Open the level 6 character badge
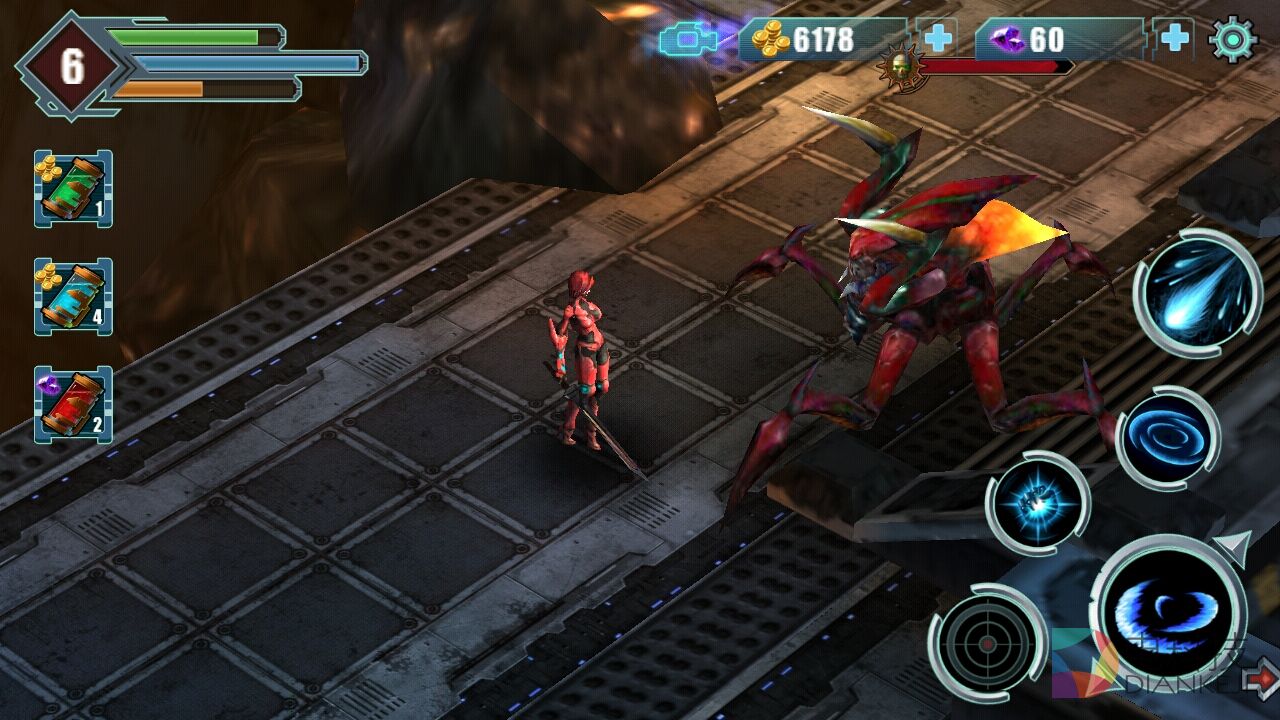Screen dimensions: 1280x720 coord(72,66)
